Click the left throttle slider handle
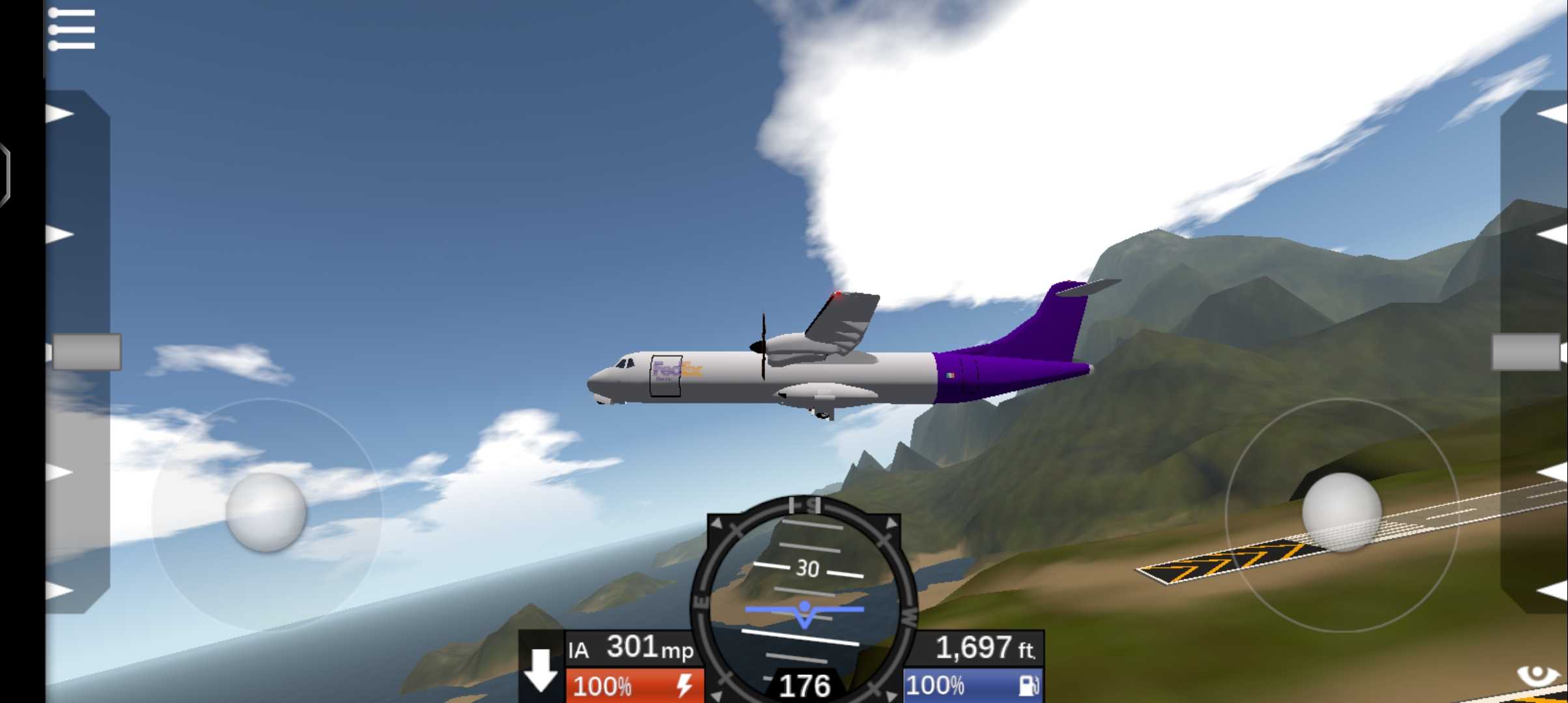1568x703 pixels. click(x=86, y=352)
